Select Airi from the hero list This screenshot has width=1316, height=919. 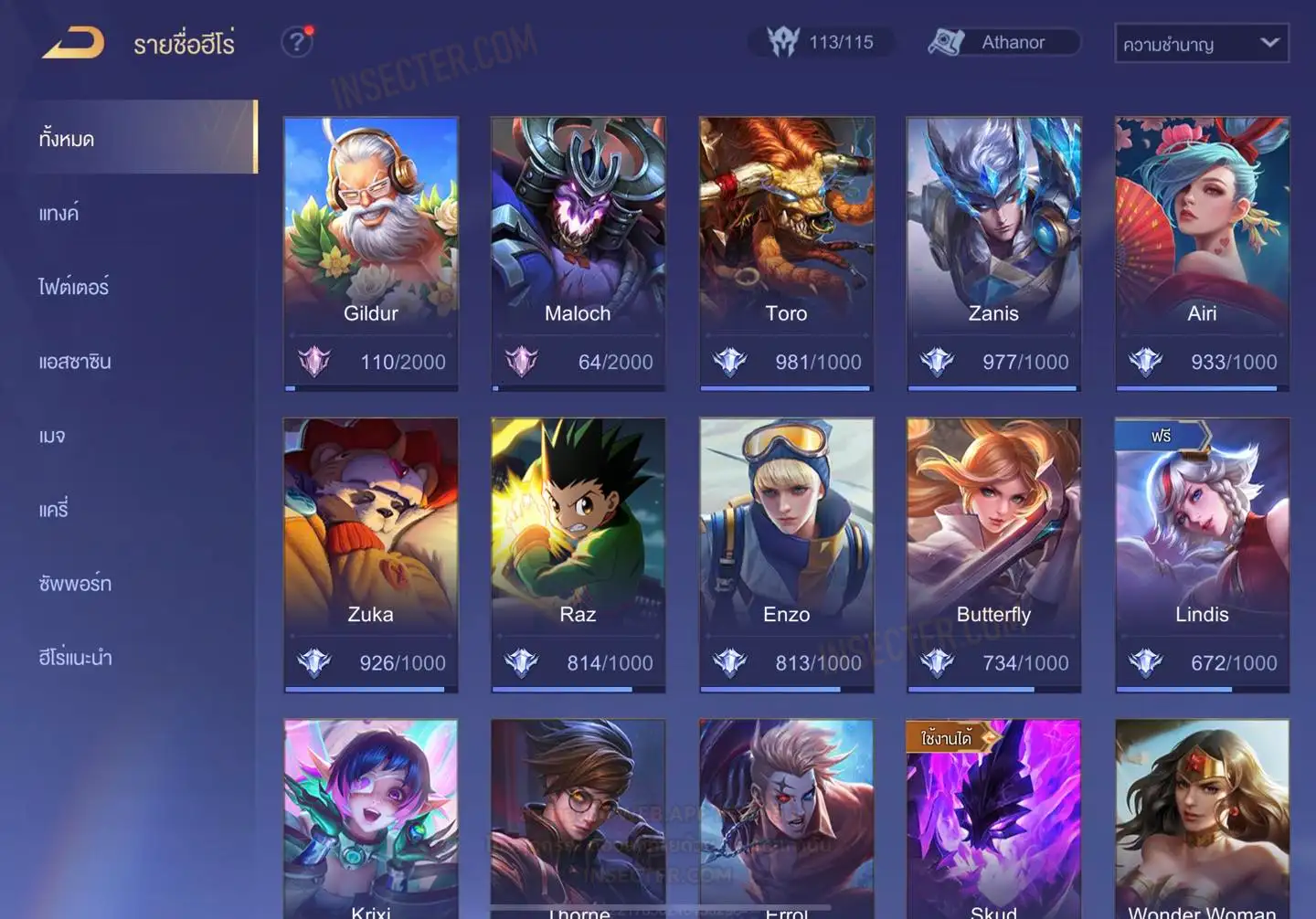[x=1202, y=253]
